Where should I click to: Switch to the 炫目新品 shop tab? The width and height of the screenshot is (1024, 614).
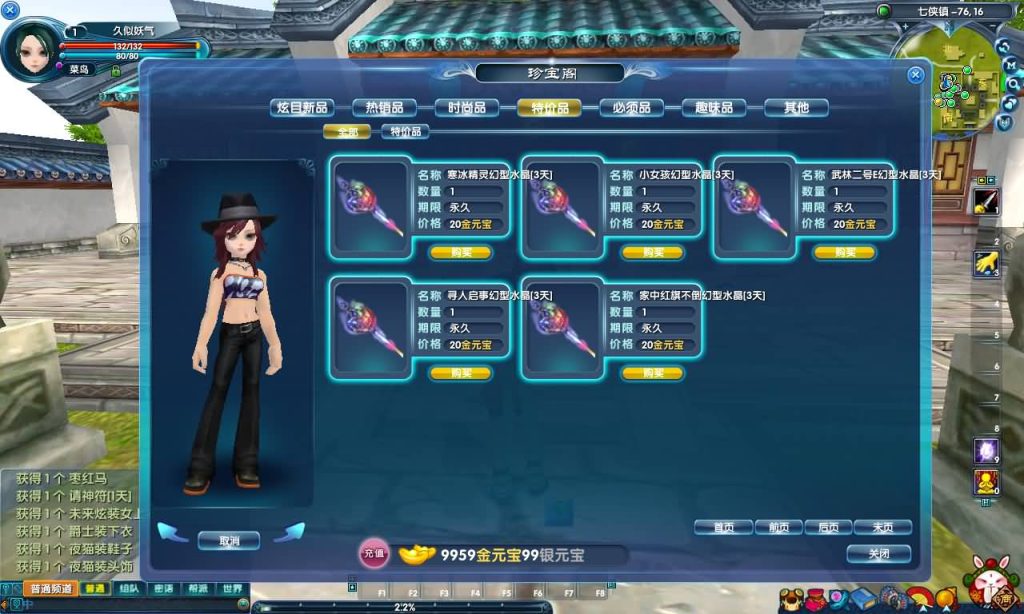(301, 108)
